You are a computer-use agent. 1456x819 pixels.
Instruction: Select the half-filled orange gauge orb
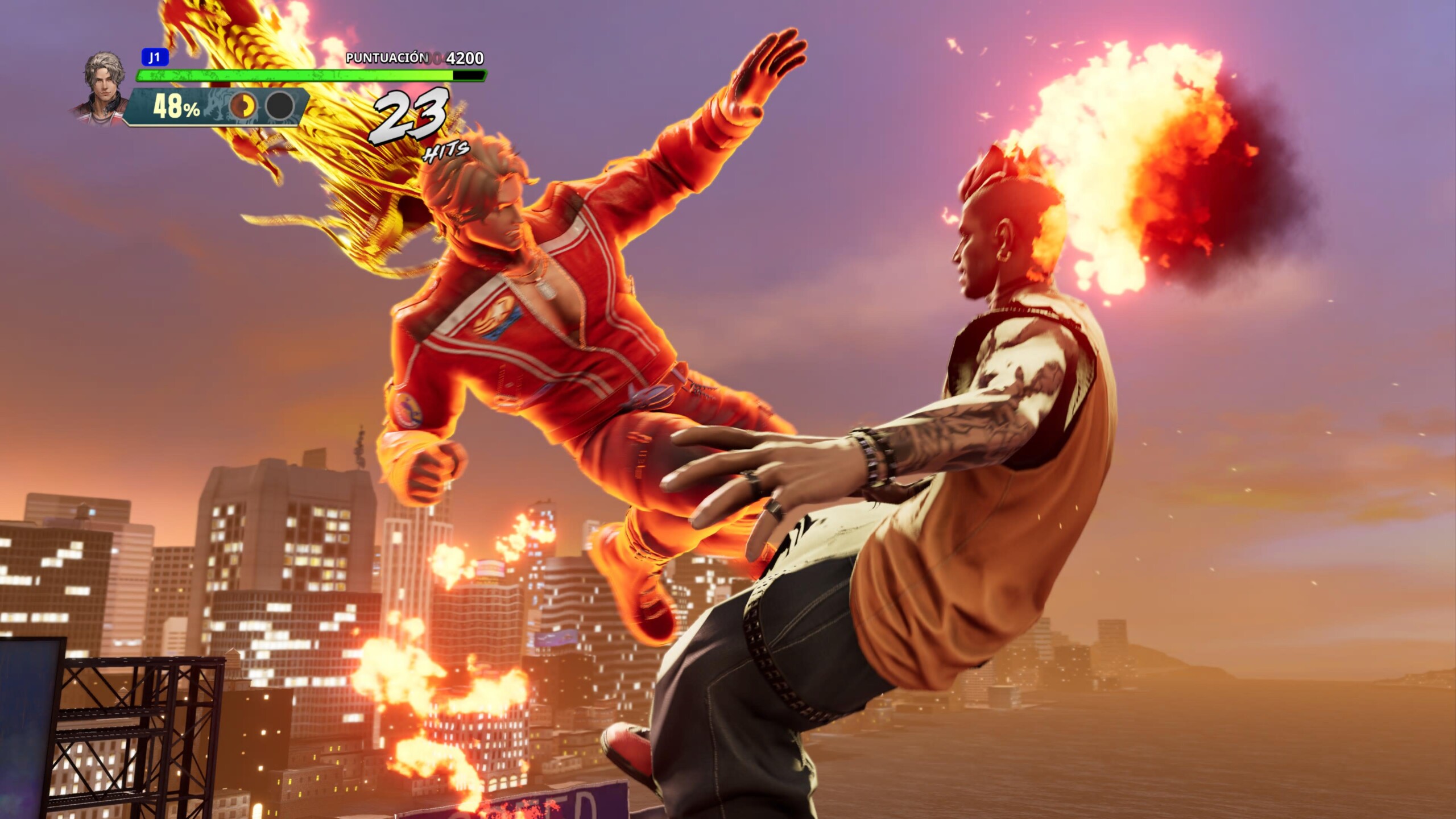pyautogui.click(x=243, y=106)
